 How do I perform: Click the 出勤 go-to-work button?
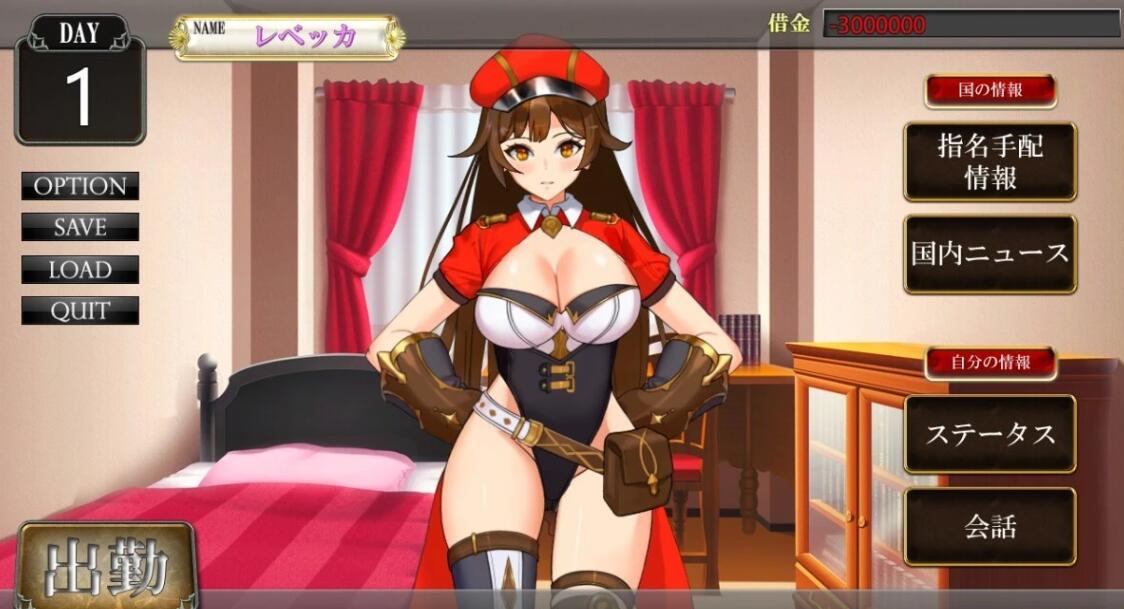coord(105,568)
